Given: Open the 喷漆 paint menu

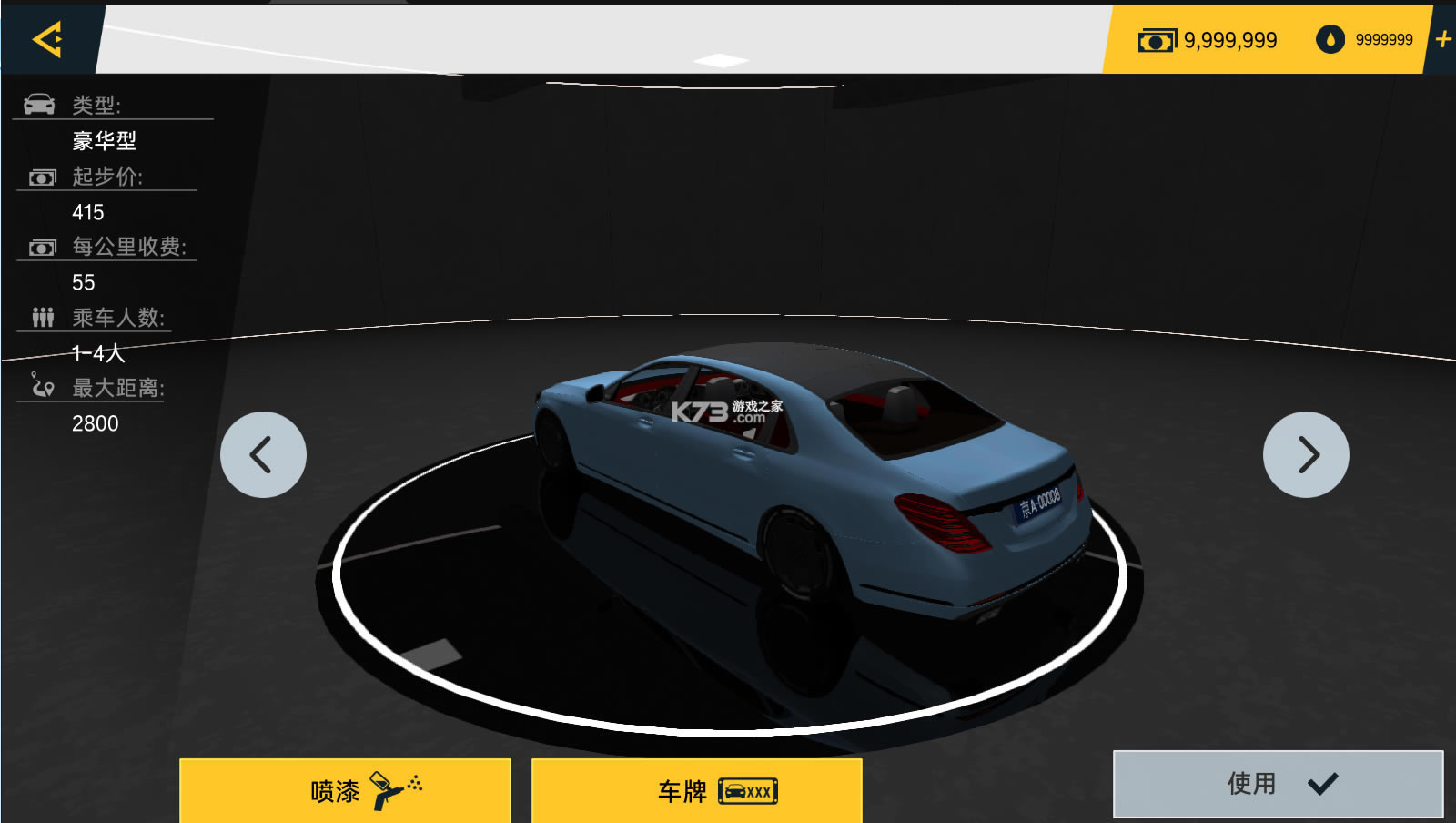Looking at the screenshot, I should coord(345,790).
